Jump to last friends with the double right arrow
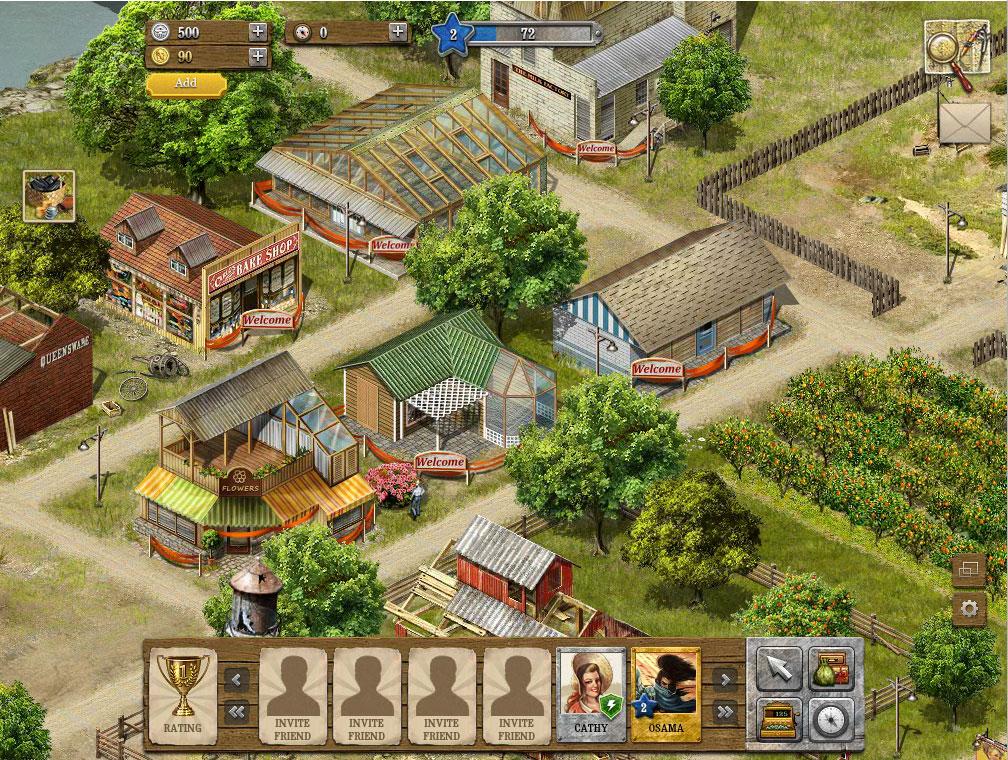 click(x=724, y=712)
